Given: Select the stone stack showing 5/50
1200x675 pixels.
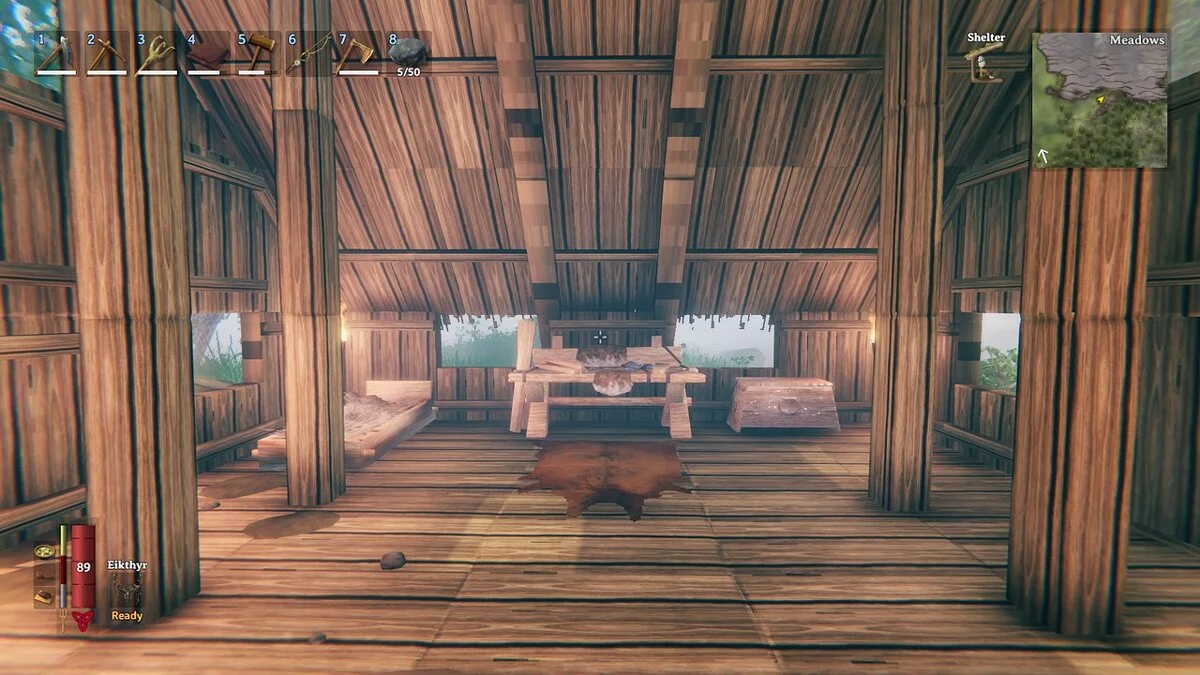Looking at the screenshot, I should pyautogui.click(x=407, y=53).
